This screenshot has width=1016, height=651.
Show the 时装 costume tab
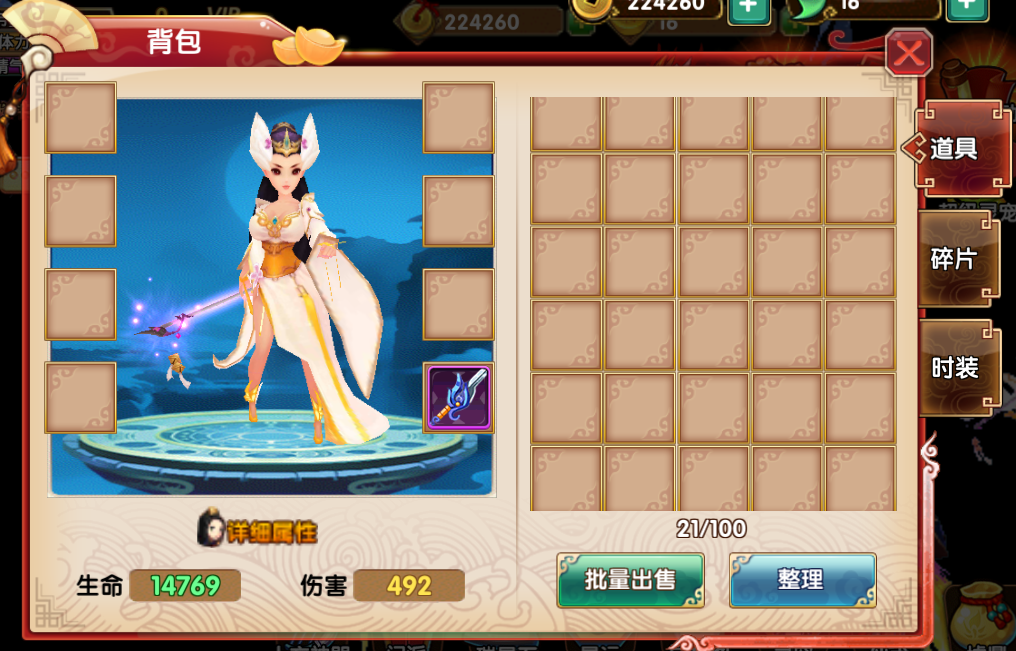click(955, 367)
